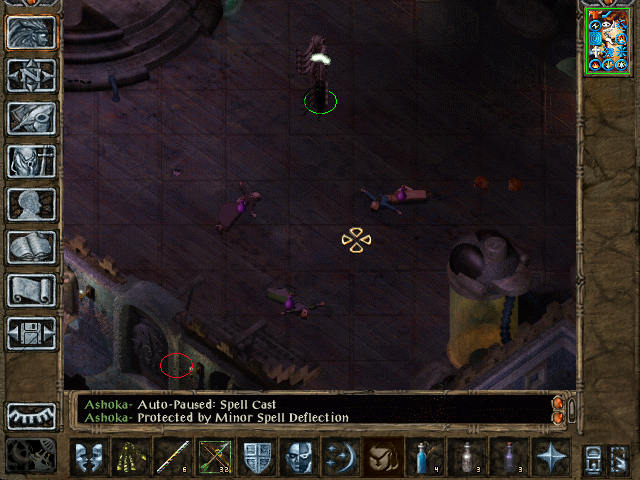Equip the bow quick weapon slot
640x480 pixels.
215,457
